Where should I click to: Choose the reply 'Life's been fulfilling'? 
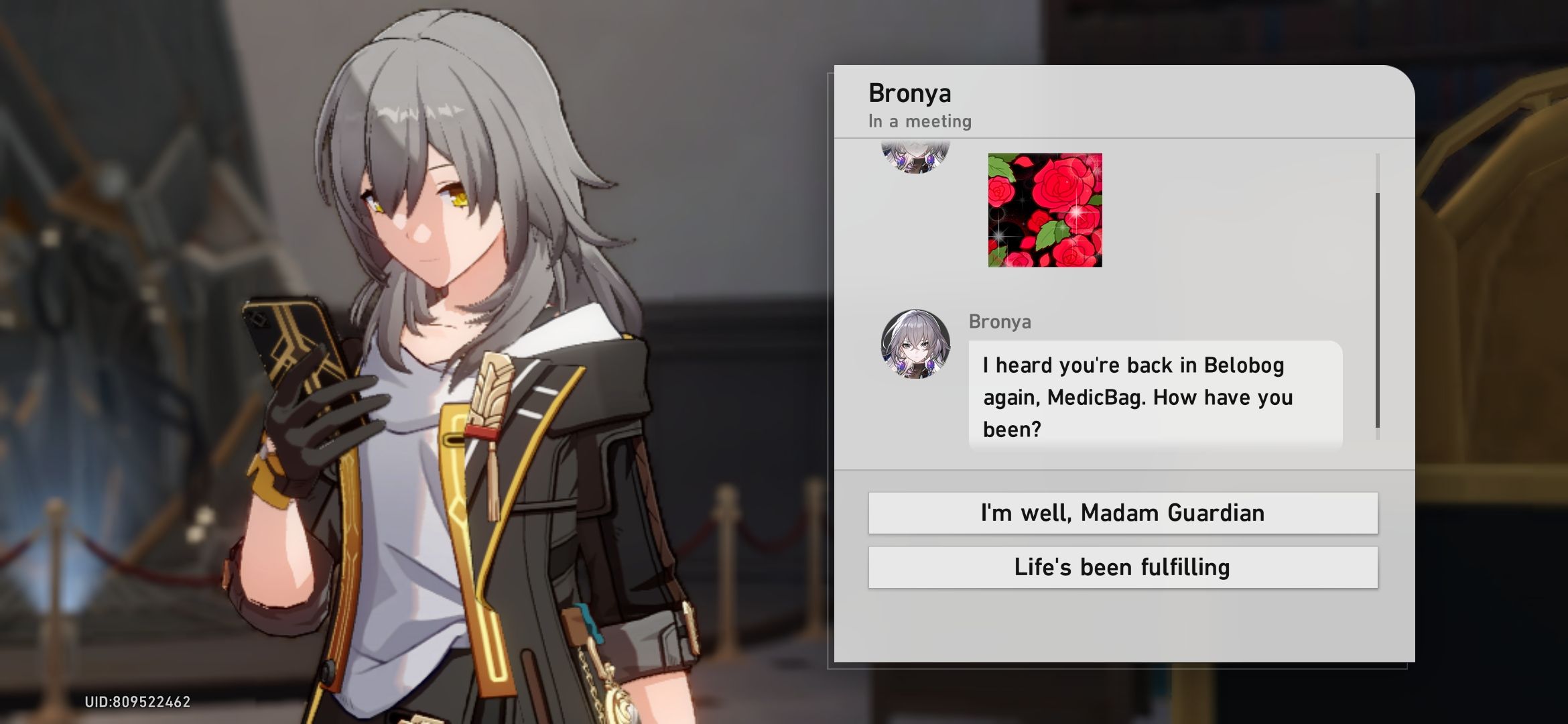tap(1120, 566)
